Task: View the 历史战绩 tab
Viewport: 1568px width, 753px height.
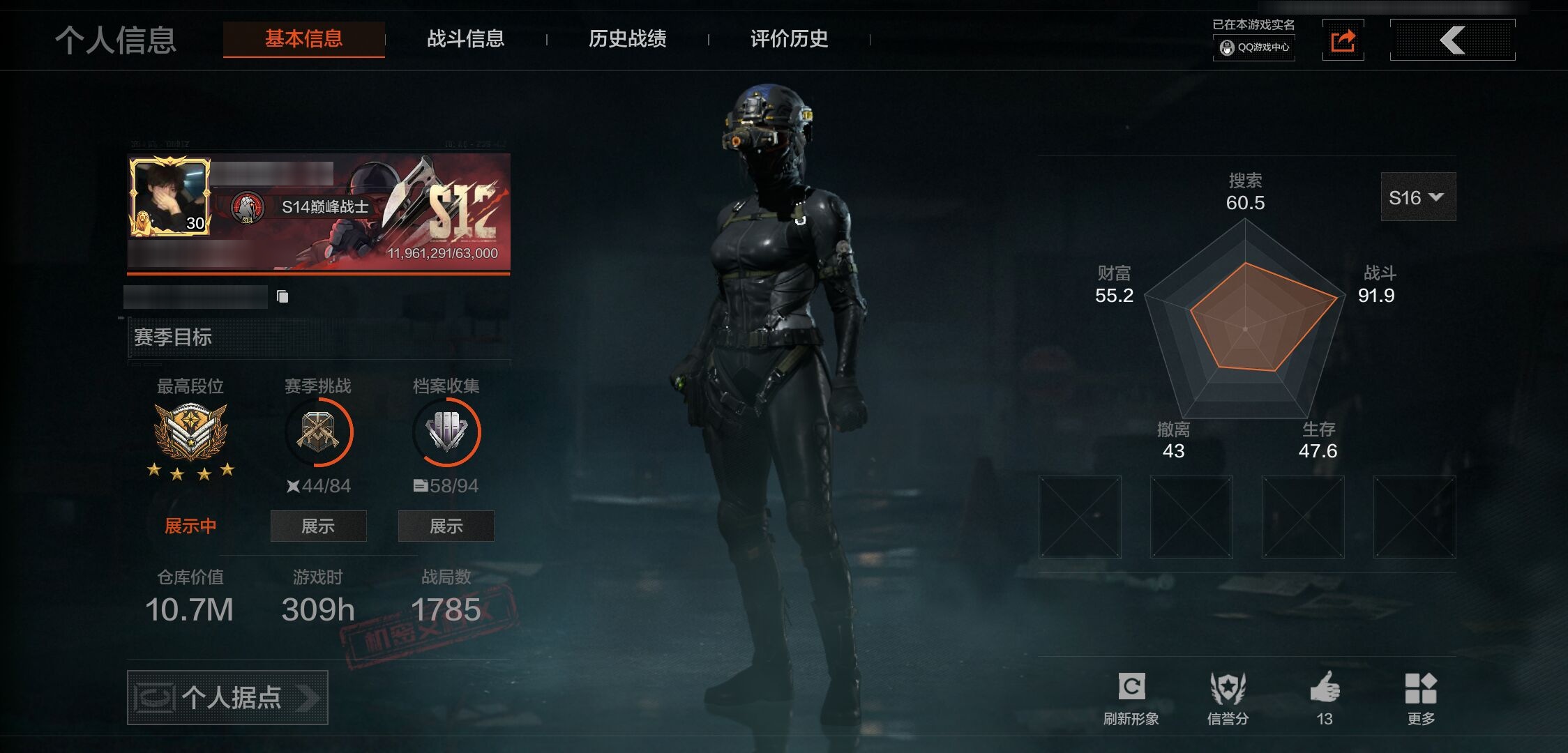Action: 627,39
